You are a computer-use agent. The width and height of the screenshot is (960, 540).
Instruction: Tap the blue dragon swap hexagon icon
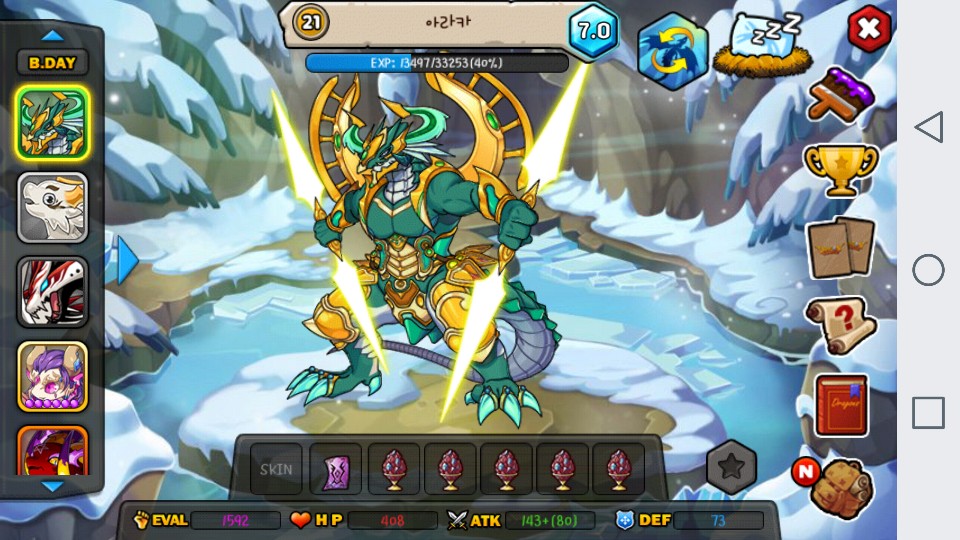[x=672, y=51]
